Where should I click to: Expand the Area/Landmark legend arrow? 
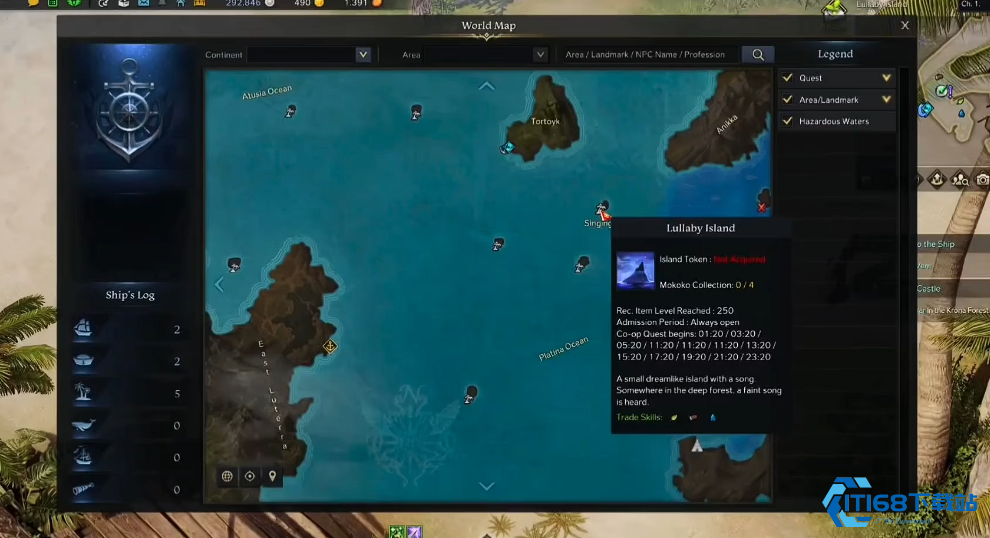coord(886,100)
